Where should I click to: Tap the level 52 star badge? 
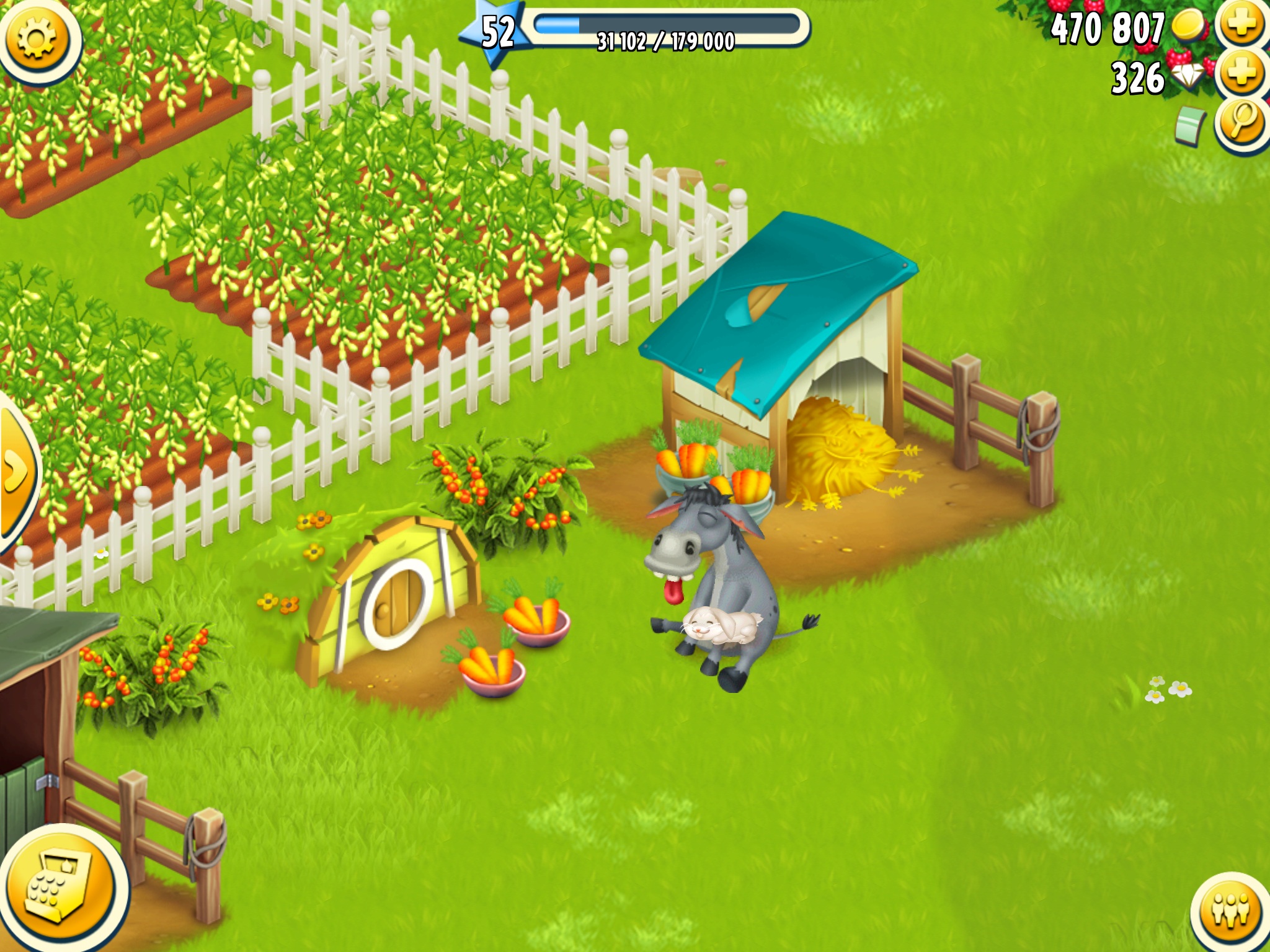pos(497,32)
